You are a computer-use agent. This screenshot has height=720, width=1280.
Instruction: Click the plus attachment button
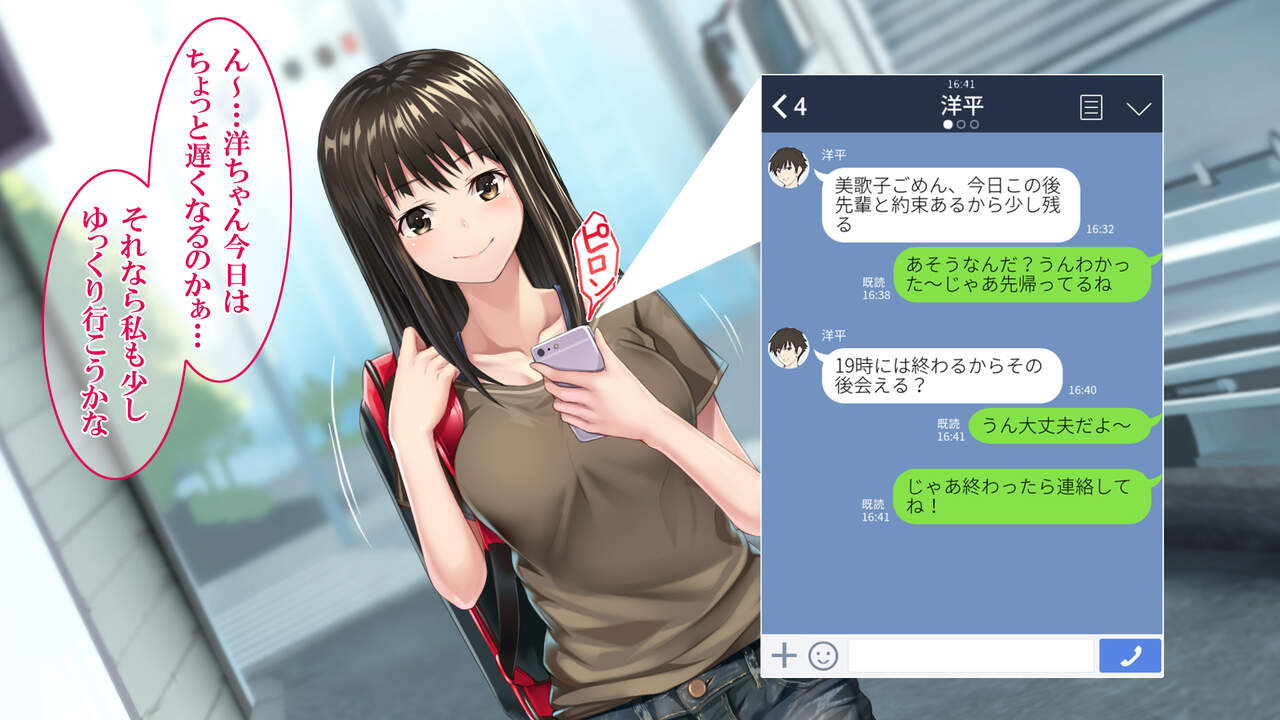click(x=784, y=656)
